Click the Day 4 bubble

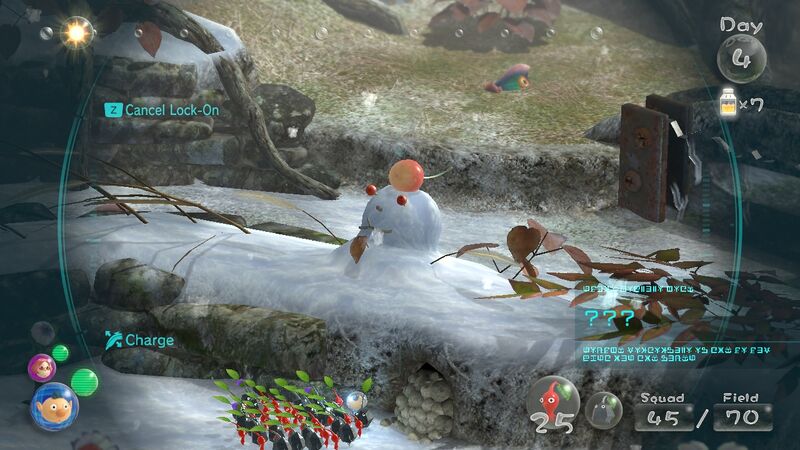pyautogui.click(x=741, y=56)
